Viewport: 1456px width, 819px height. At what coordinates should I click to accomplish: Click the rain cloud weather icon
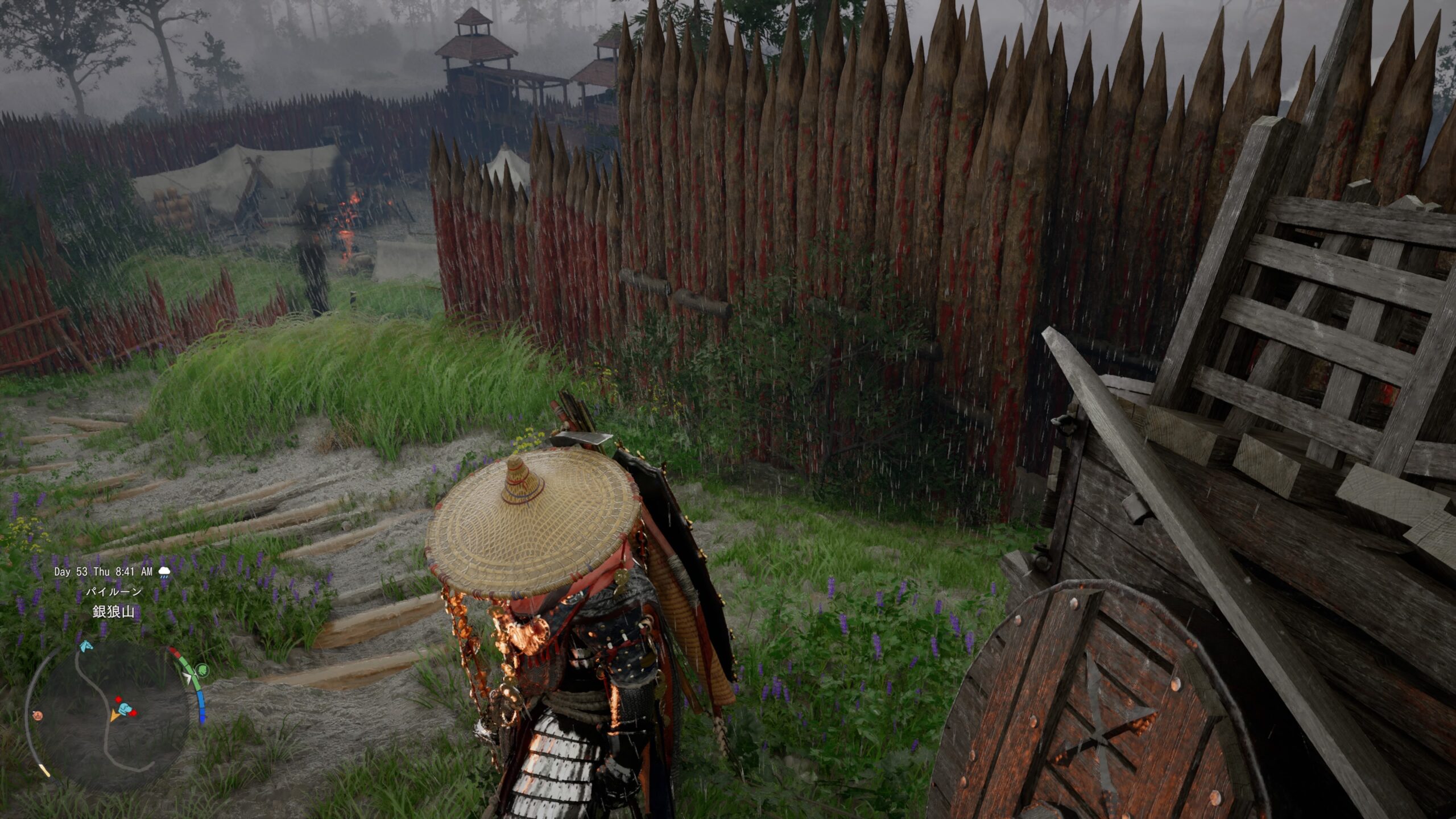click(164, 572)
